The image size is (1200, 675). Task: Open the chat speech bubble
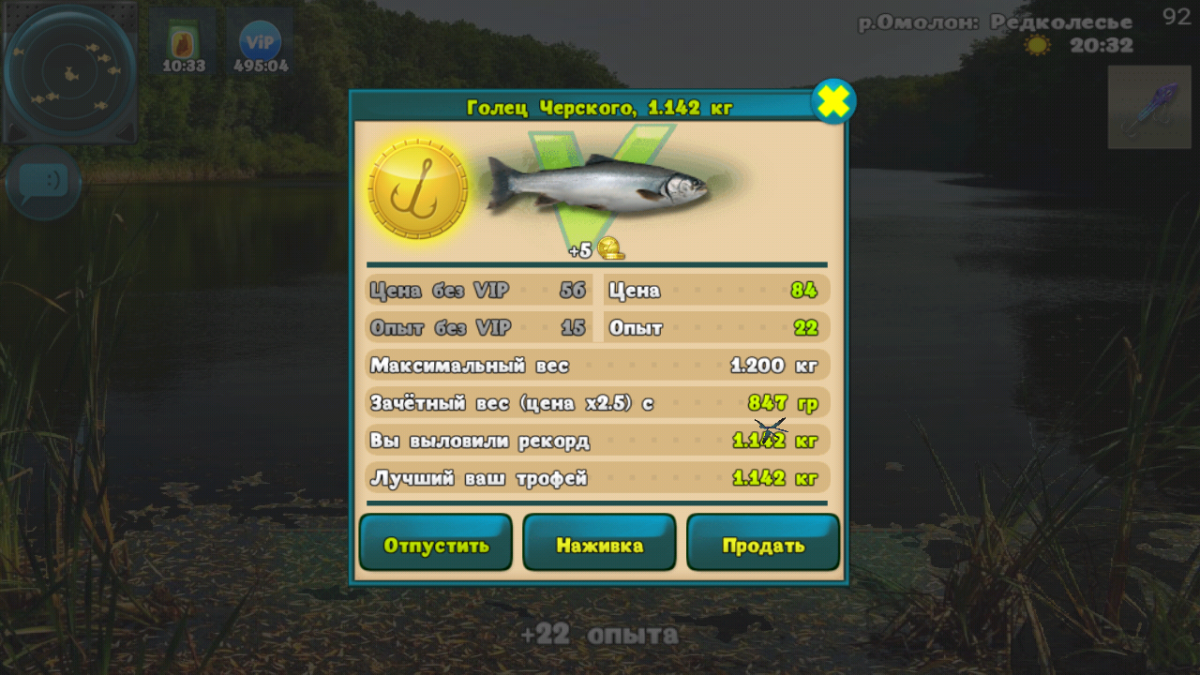pos(44,183)
